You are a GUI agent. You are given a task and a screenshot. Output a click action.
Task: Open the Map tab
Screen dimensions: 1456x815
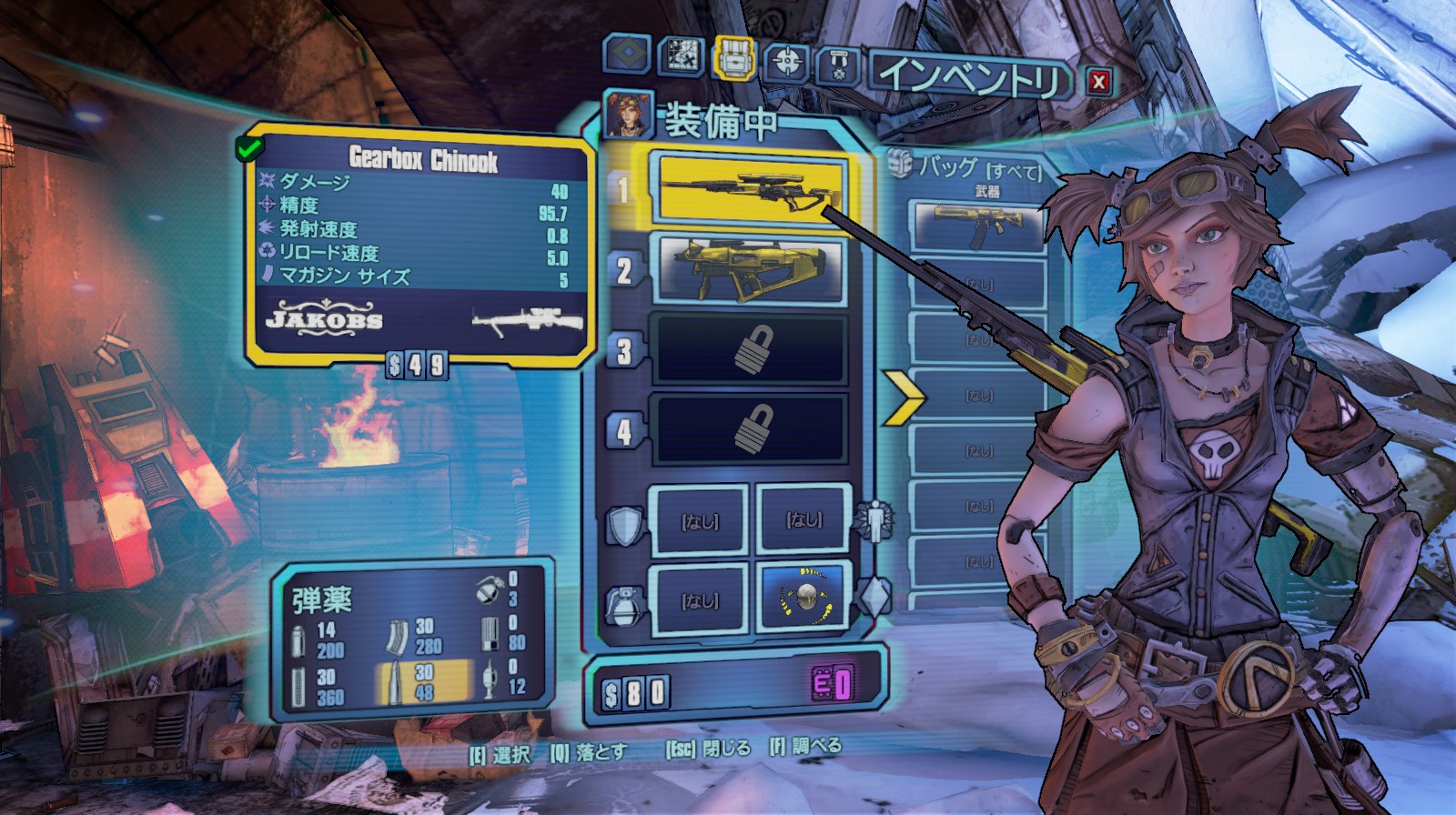[x=681, y=56]
